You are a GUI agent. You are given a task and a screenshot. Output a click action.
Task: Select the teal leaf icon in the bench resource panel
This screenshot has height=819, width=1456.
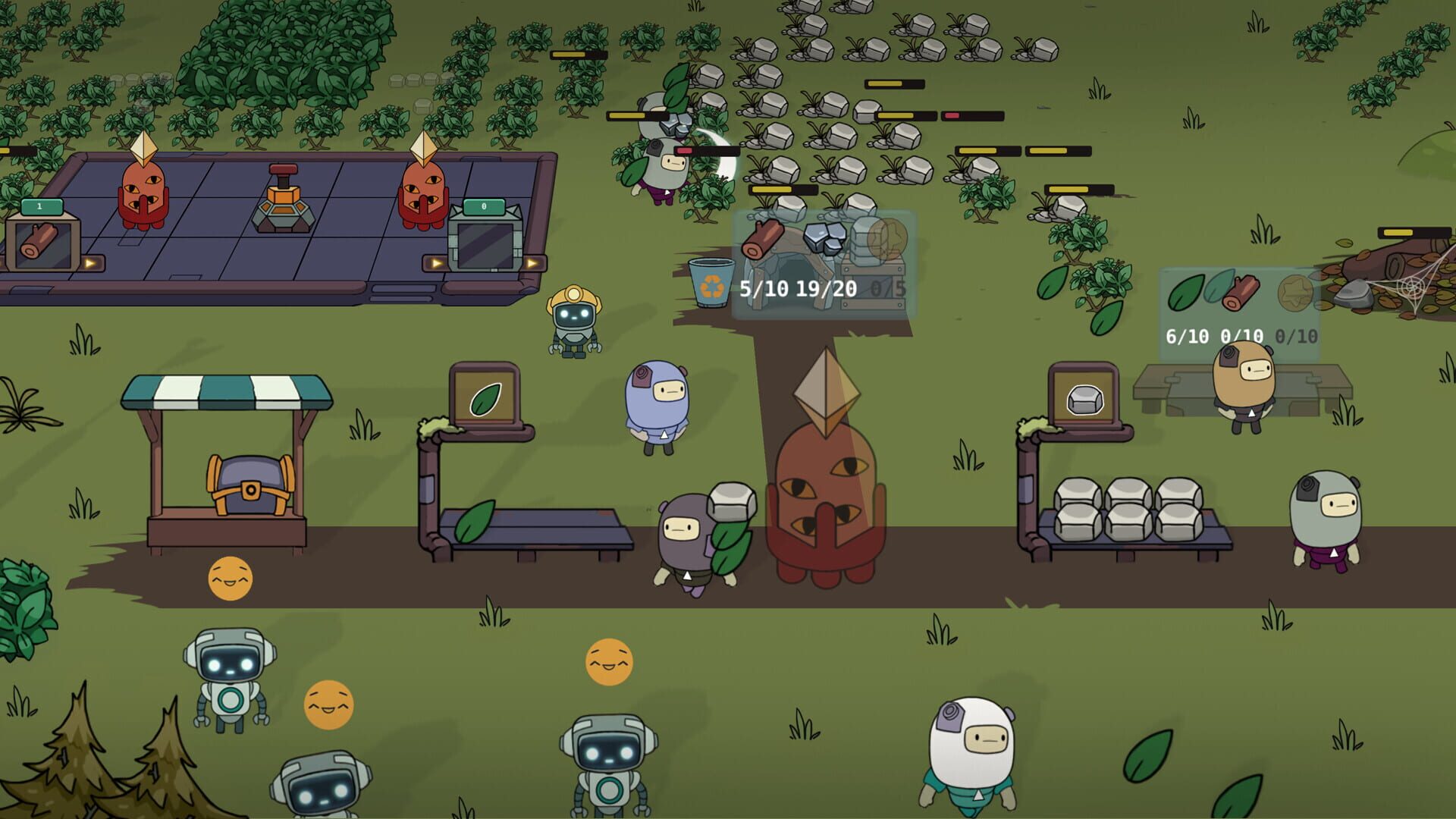(1216, 287)
